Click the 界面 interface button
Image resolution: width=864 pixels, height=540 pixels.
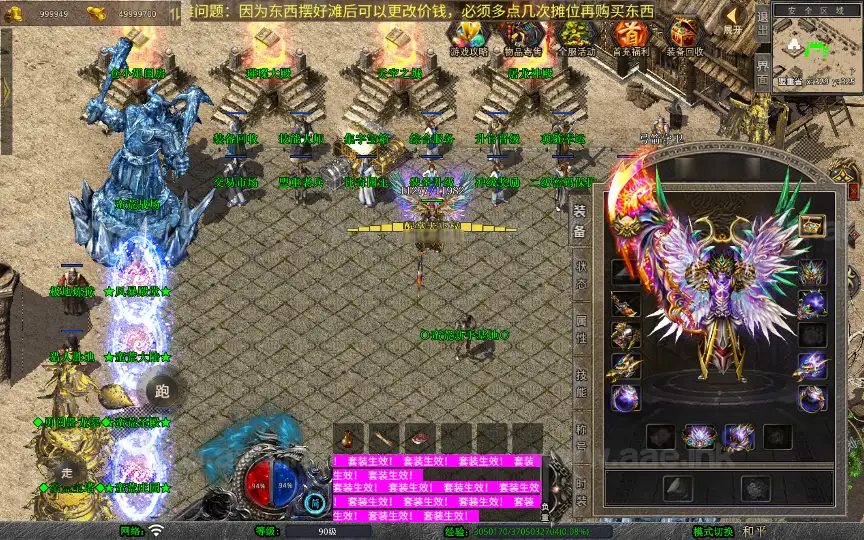click(x=762, y=75)
